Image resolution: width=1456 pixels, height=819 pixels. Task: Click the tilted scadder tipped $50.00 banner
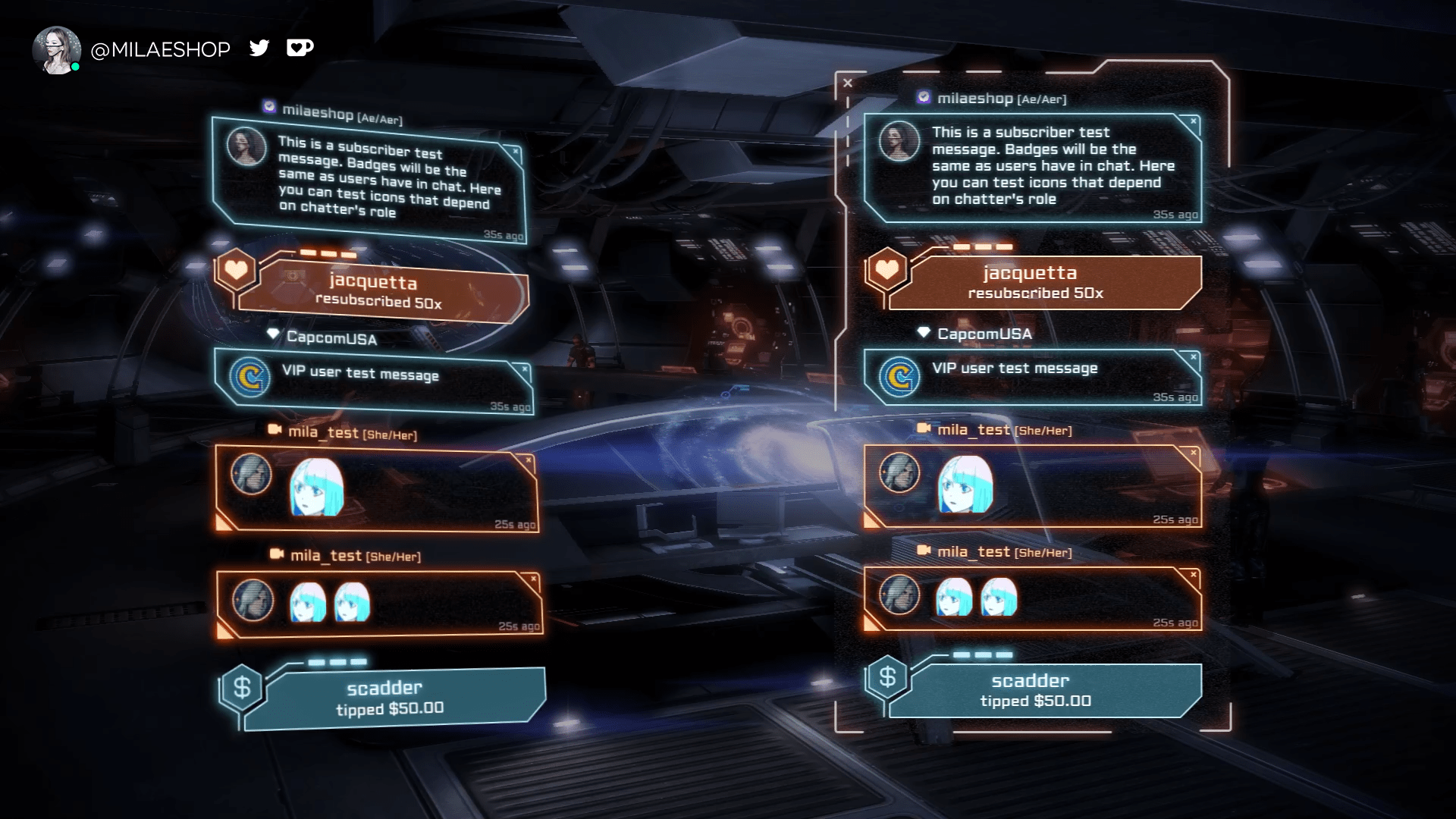coord(394,698)
